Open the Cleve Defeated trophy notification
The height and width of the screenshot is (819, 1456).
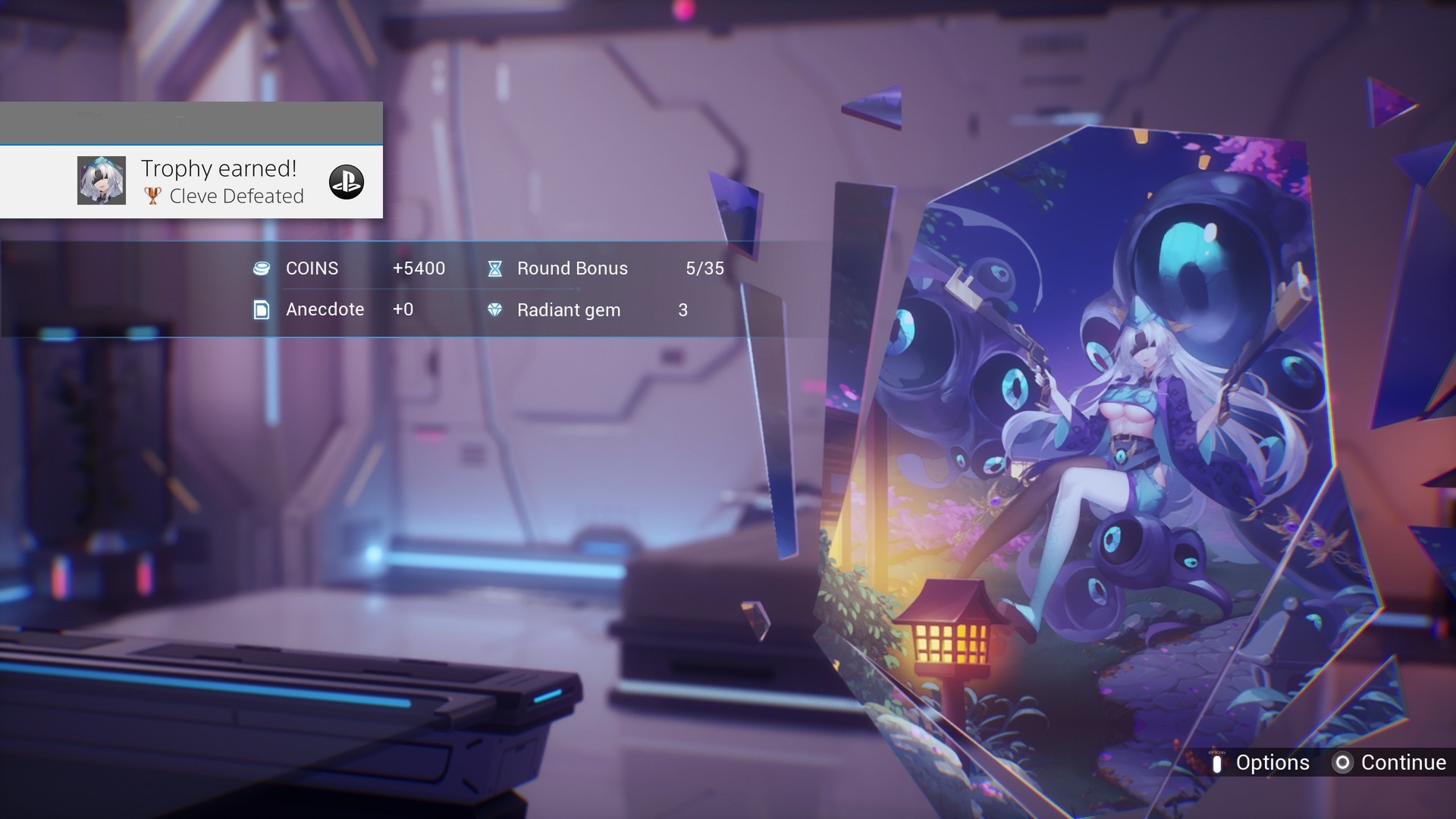[220, 181]
